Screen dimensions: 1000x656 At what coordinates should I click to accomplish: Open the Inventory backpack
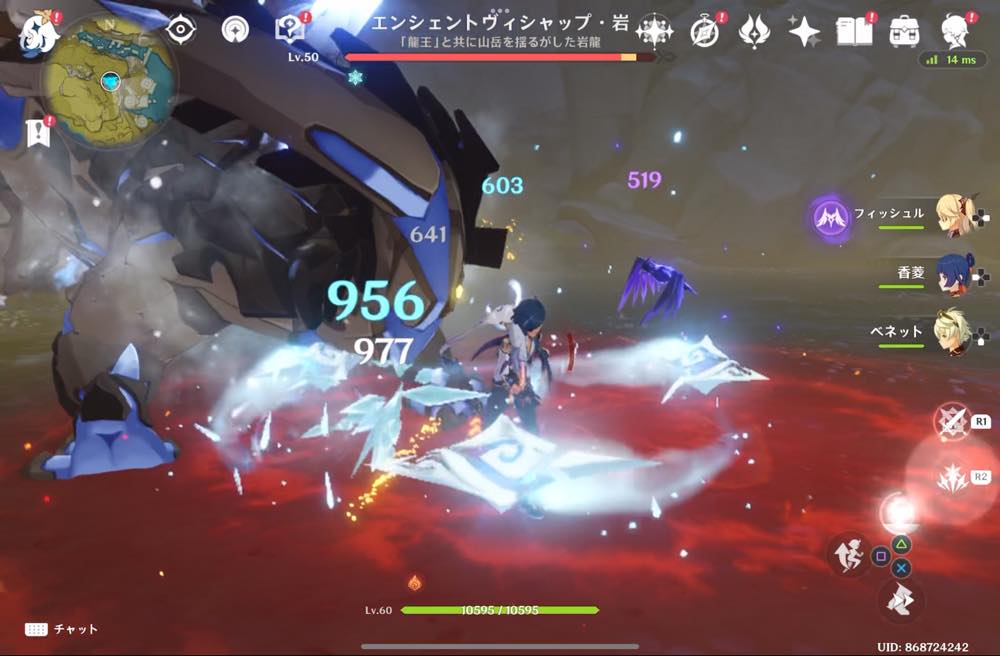(905, 32)
